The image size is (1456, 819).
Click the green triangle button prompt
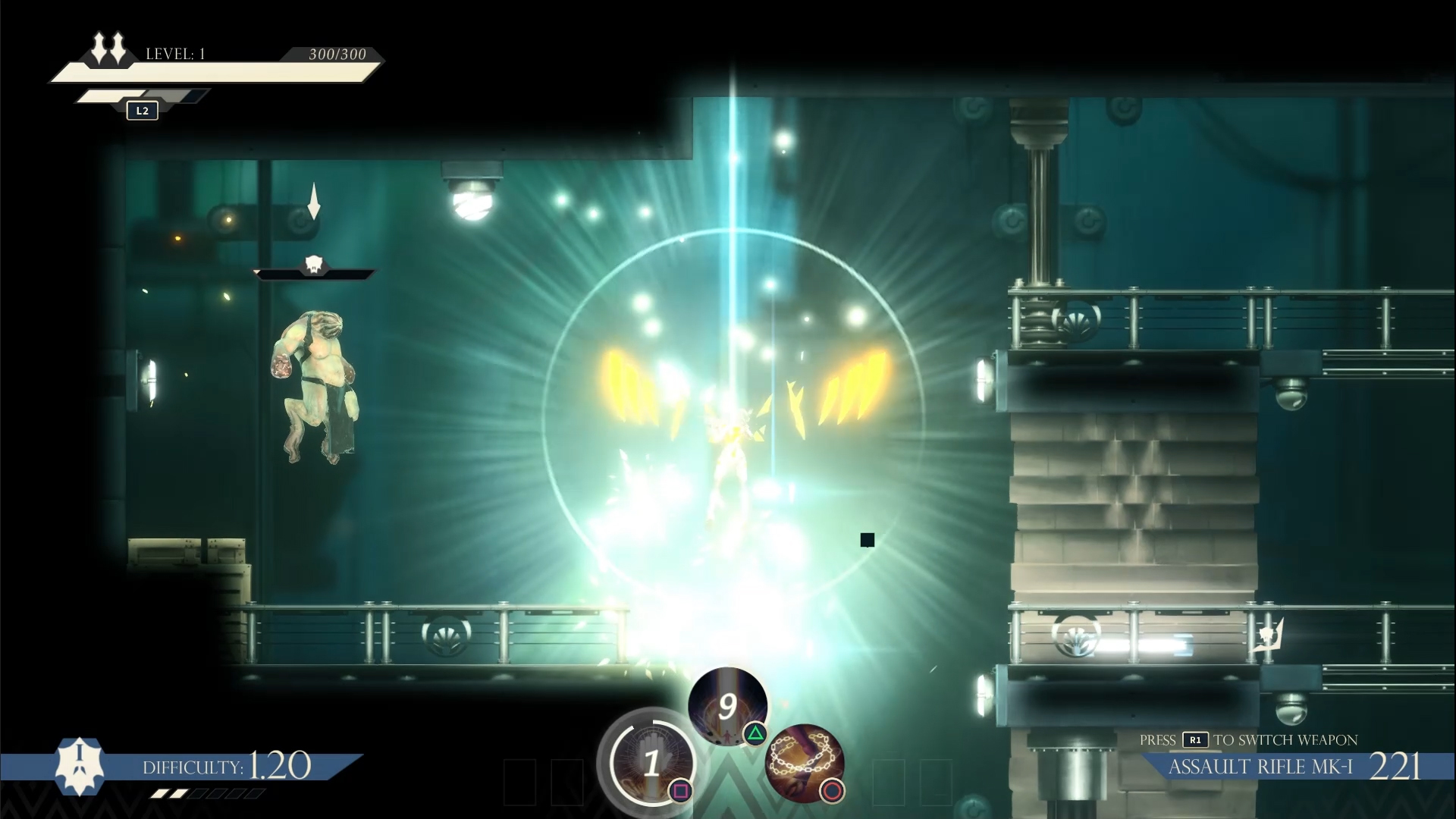pos(755,733)
